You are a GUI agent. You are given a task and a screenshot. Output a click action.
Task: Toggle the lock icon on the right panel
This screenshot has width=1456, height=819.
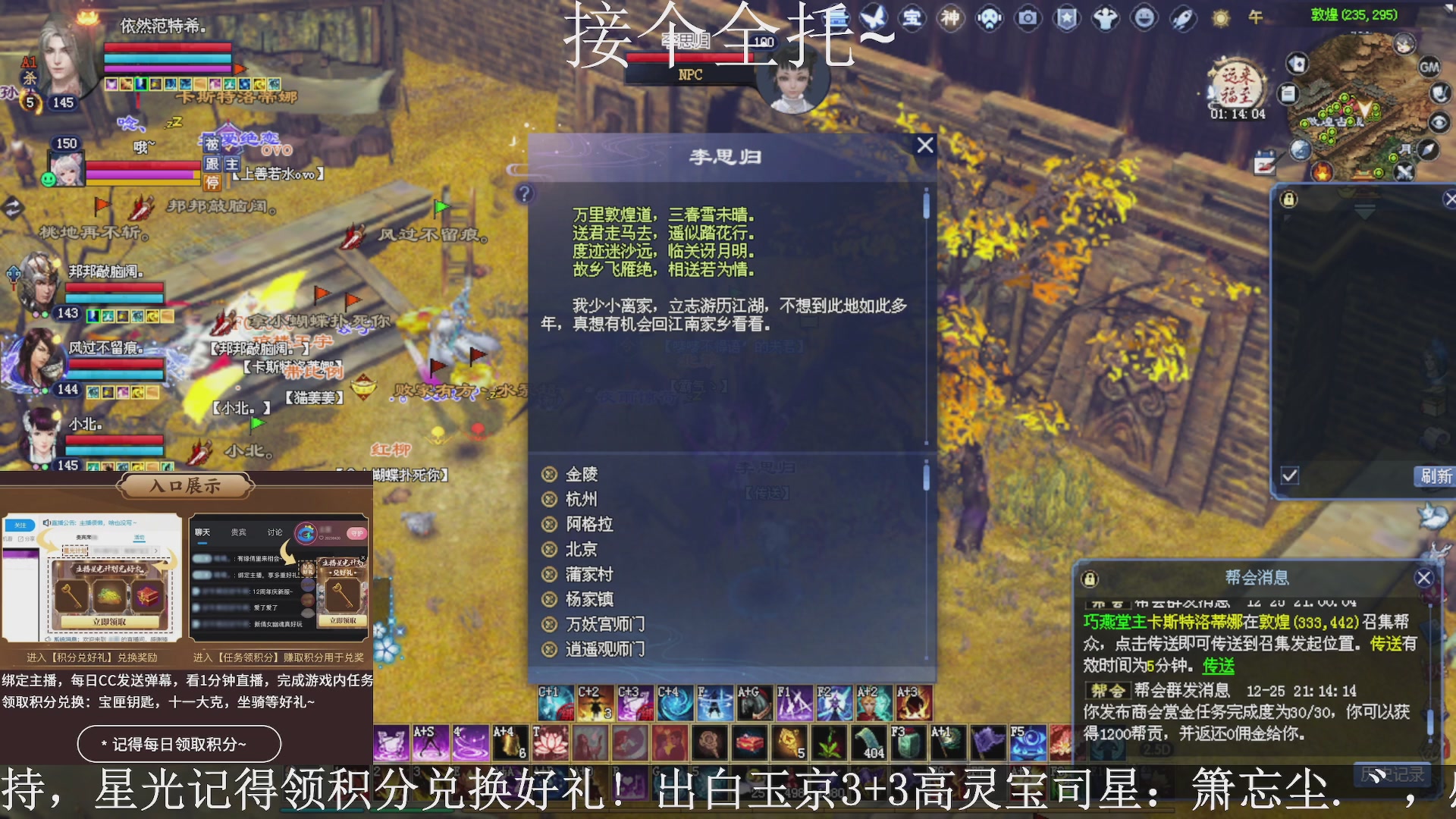pos(1289,200)
